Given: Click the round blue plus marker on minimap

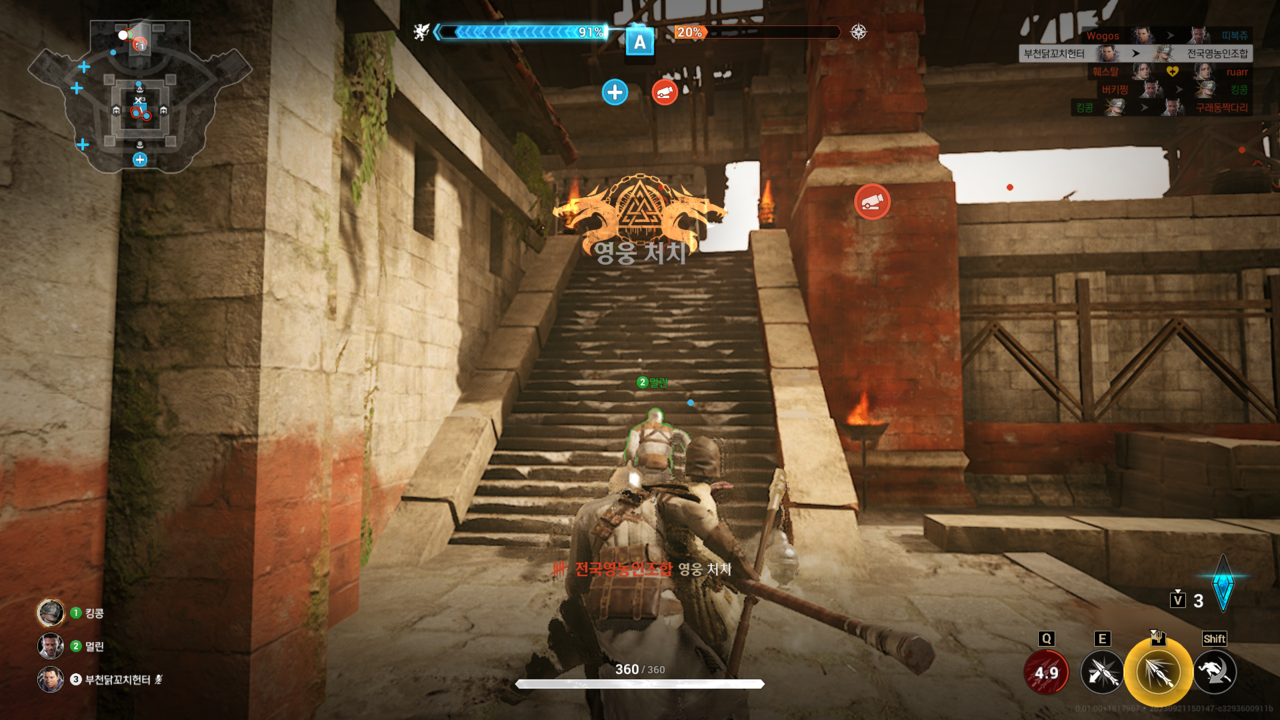Looking at the screenshot, I should click(x=140, y=159).
